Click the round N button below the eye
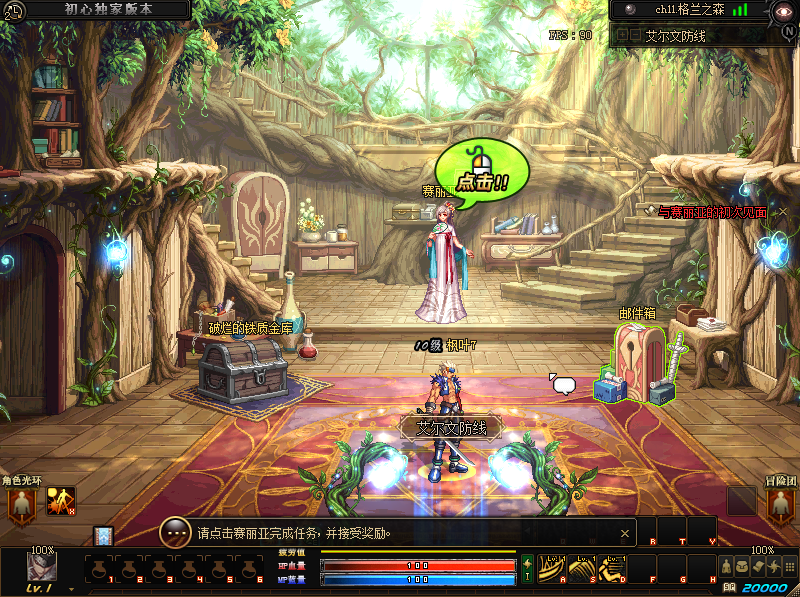Image resolution: width=800 pixels, height=597 pixels. [790, 31]
